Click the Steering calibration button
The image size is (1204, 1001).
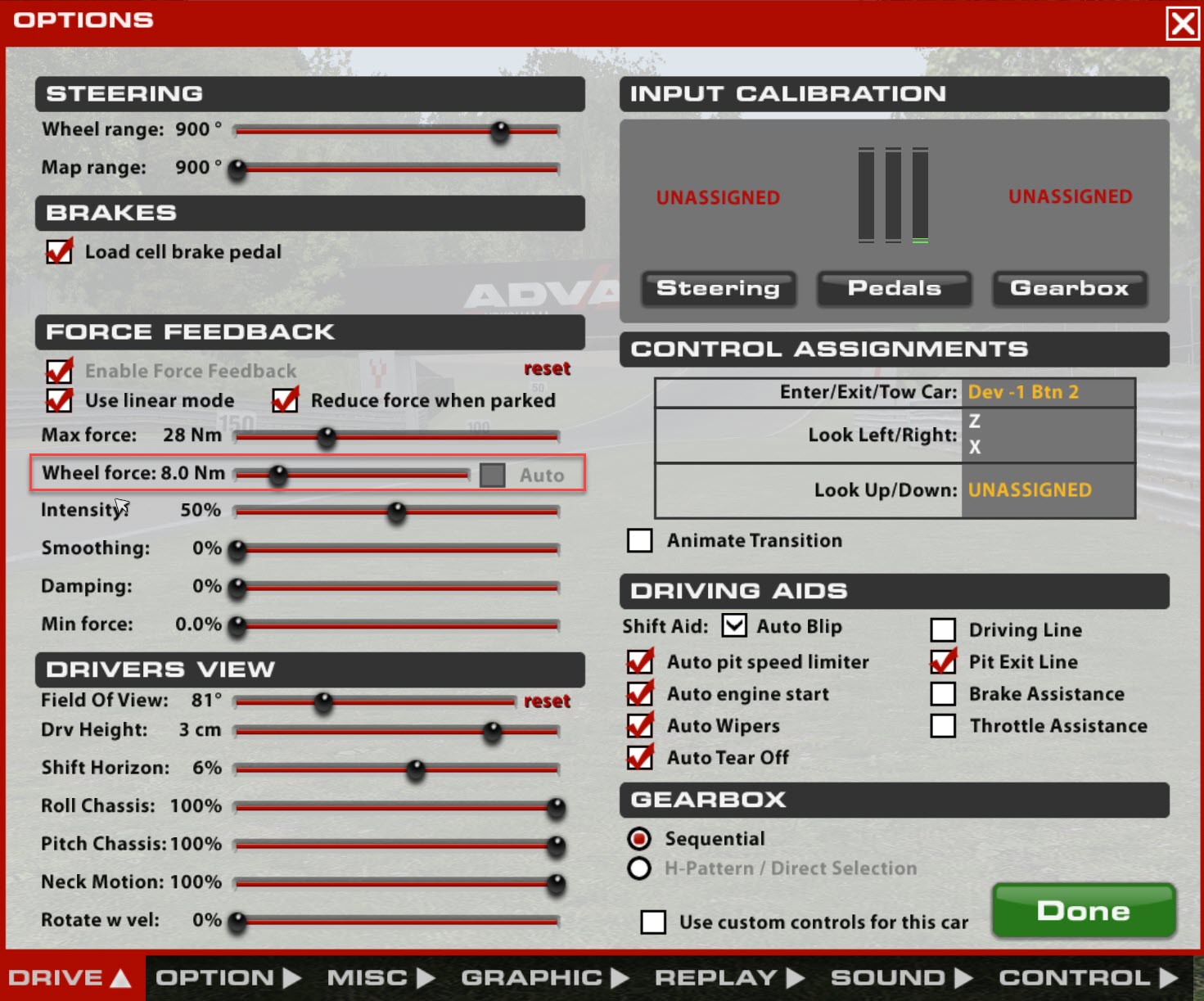(718, 288)
